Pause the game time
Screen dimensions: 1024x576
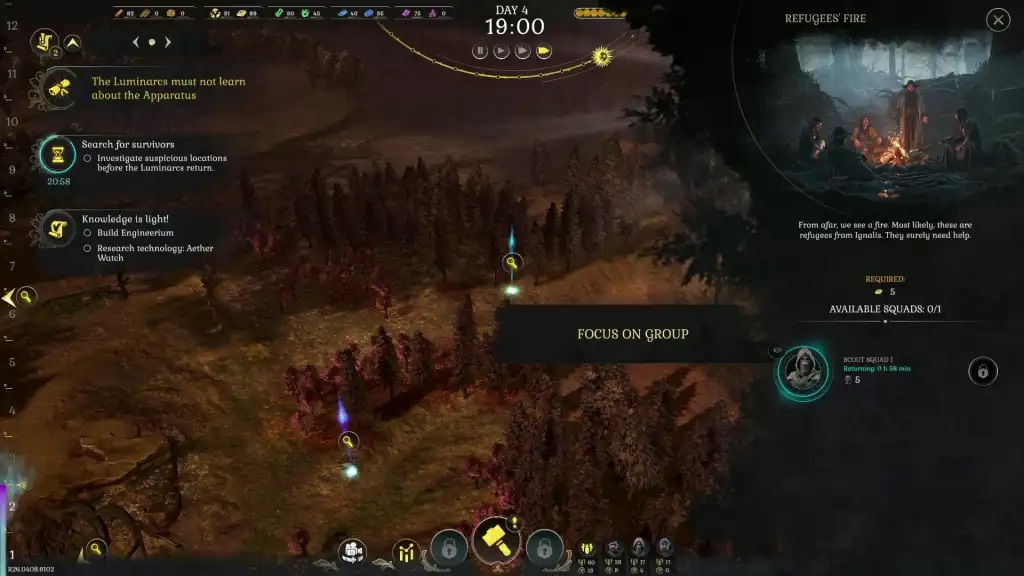tap(480, 51)
